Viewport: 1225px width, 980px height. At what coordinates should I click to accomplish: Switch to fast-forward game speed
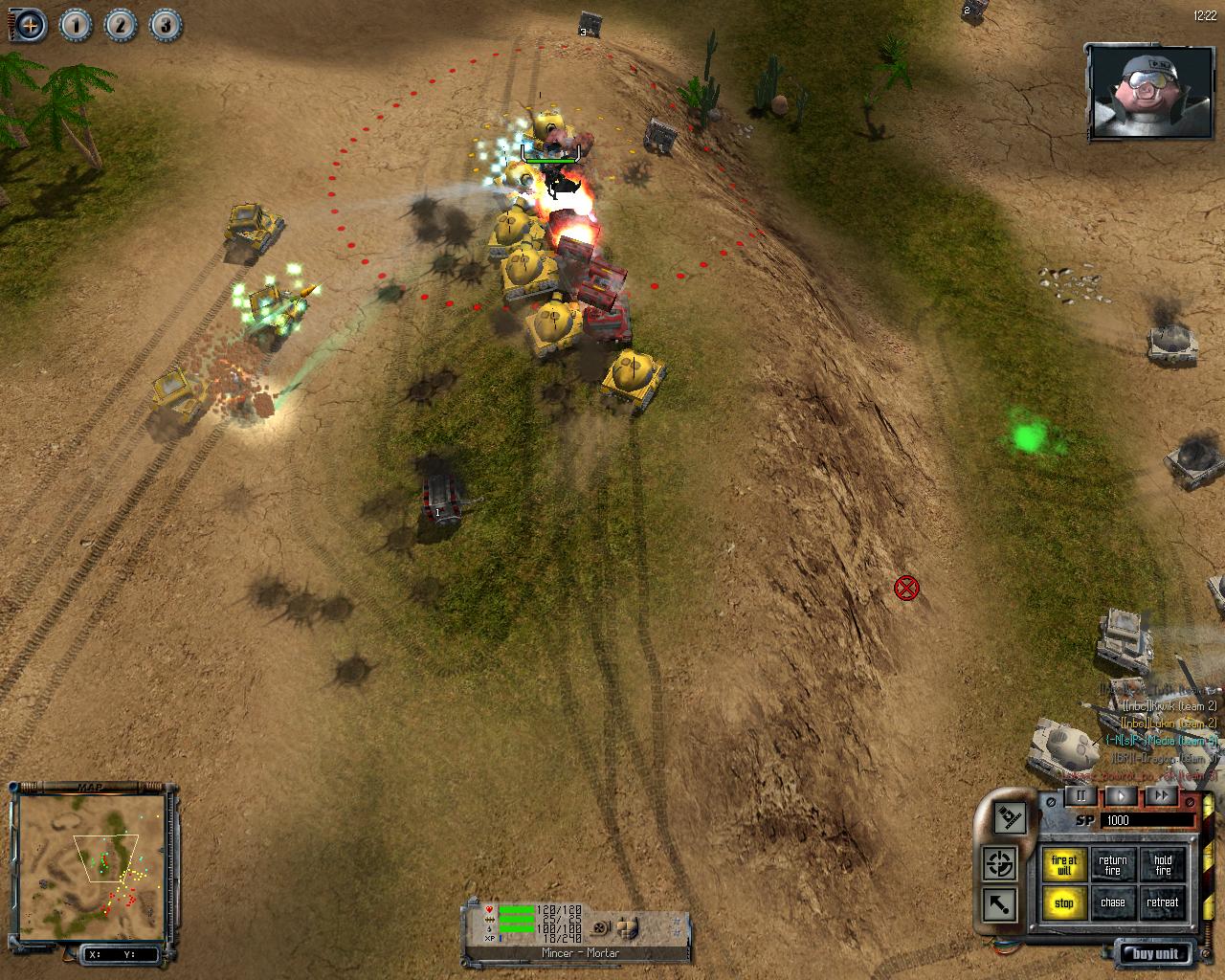tap(1161, 795)
